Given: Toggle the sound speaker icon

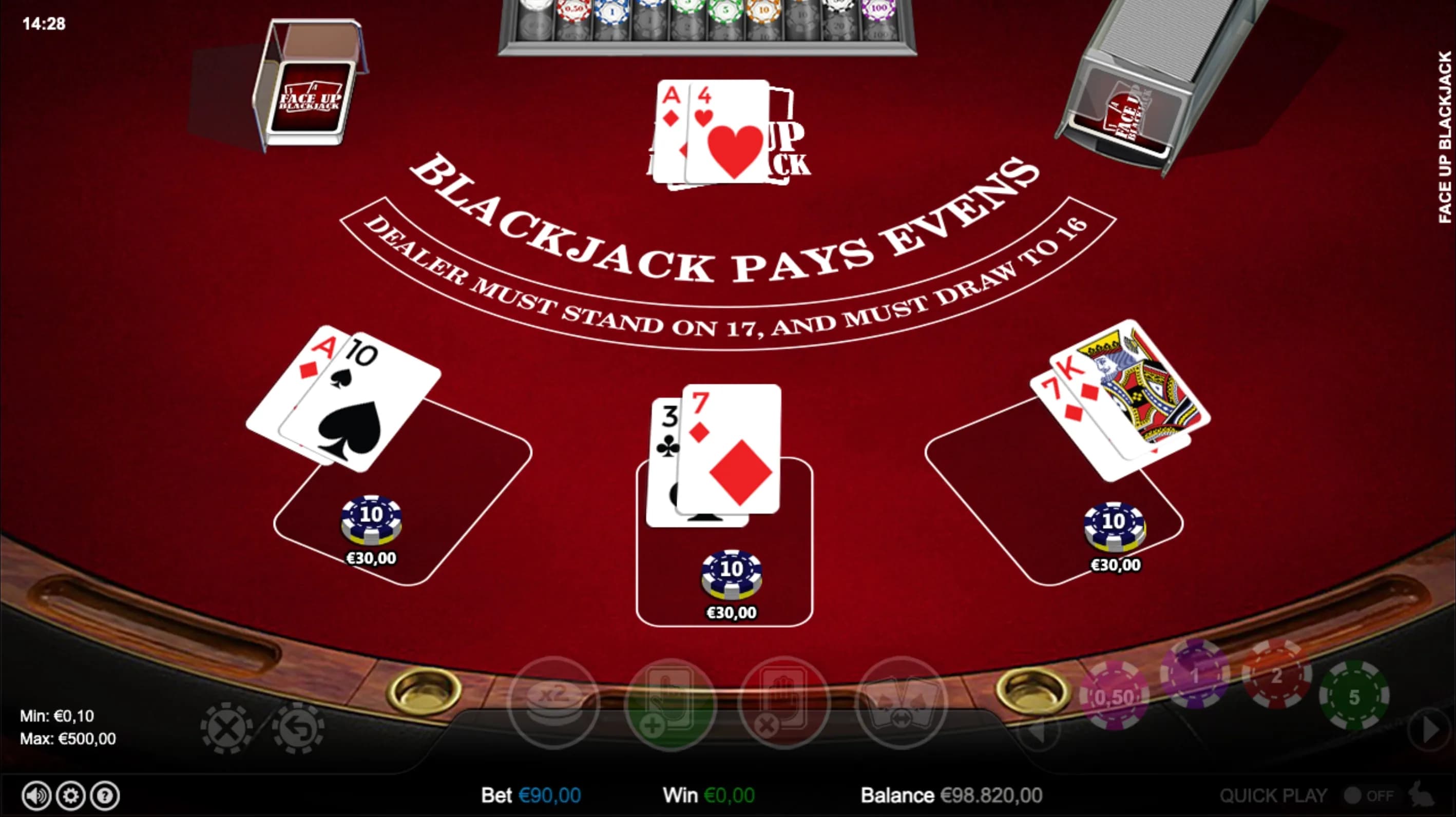Looking at the screenshot, I should pyautogui.click(x=36, y=795).
